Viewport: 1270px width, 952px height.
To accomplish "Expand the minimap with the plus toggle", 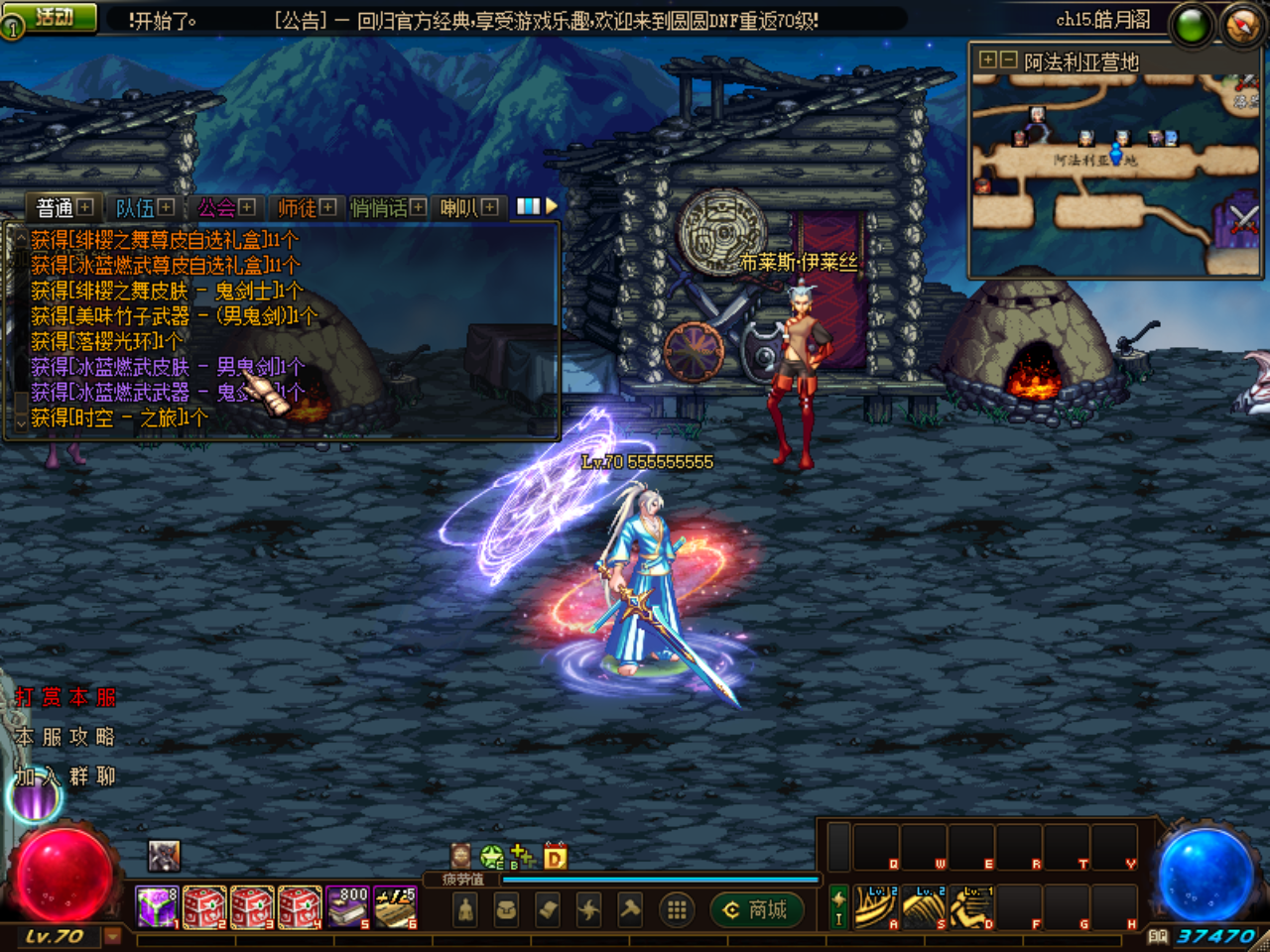I will tap(988, 59).
